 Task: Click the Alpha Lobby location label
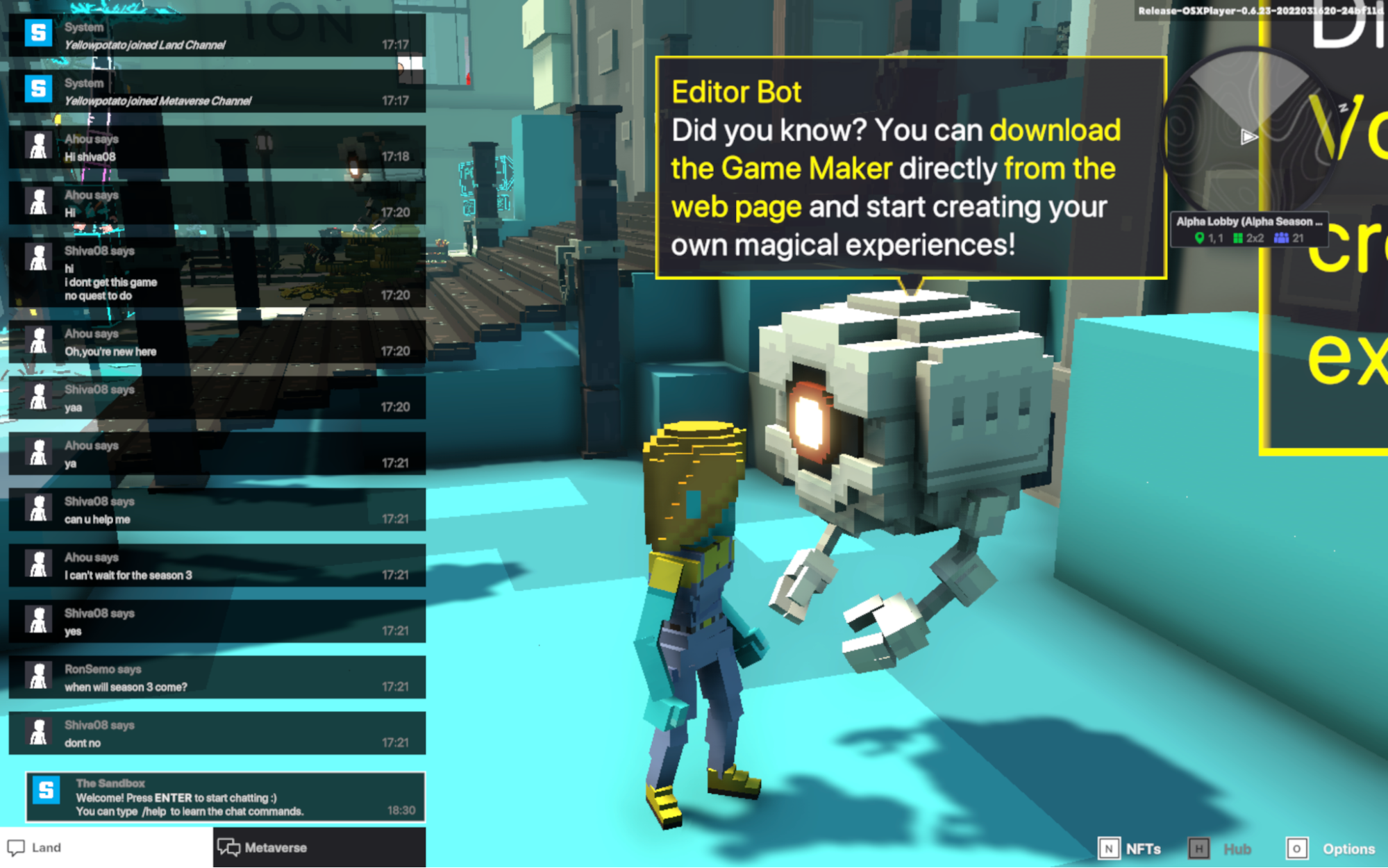[x=1246, y=222]
